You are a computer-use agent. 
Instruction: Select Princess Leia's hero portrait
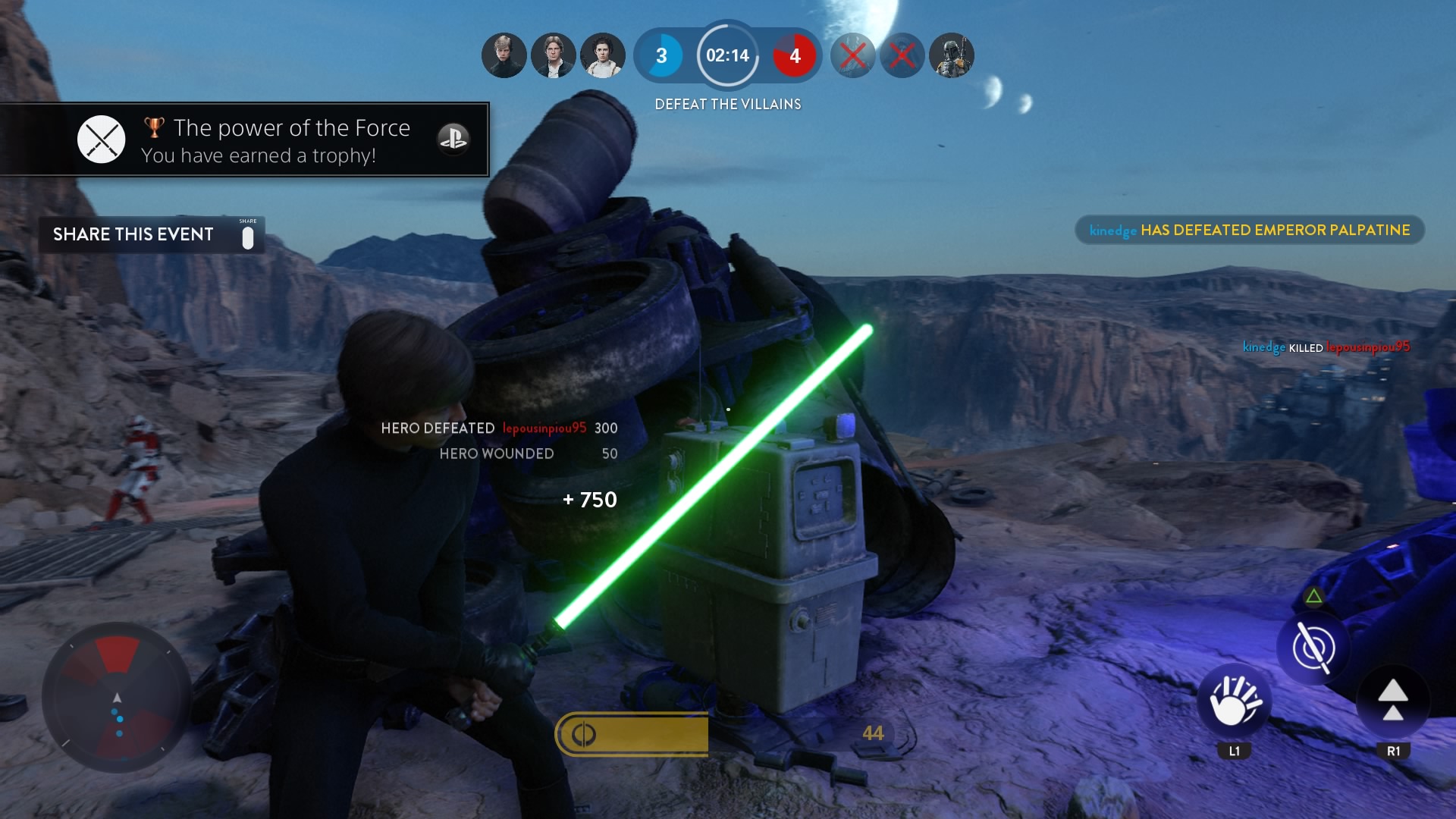(x=601, y=55)
